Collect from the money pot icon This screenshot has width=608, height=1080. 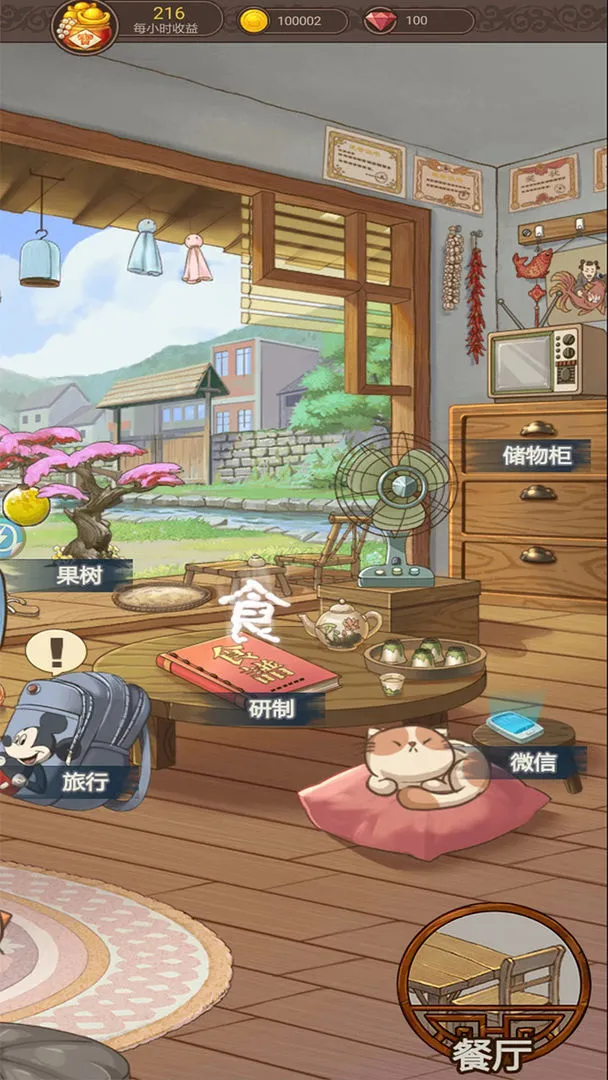click(84, 24)
